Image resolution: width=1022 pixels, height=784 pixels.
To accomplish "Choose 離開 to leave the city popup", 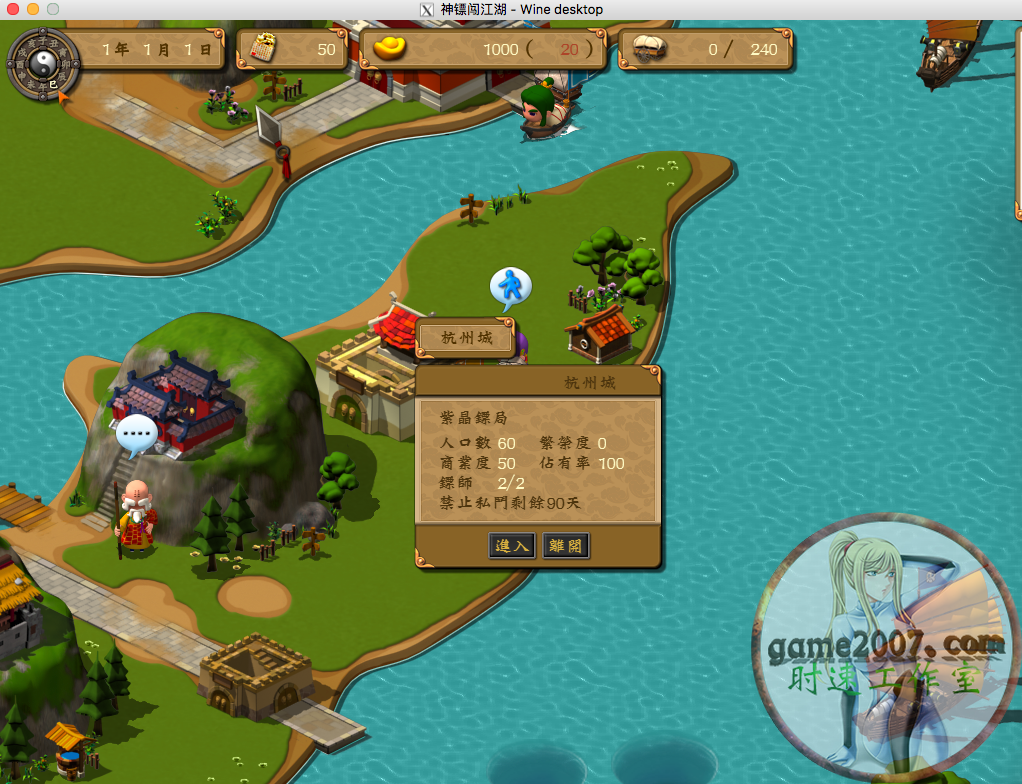I will pyautogui.click(x=565, y=546).
